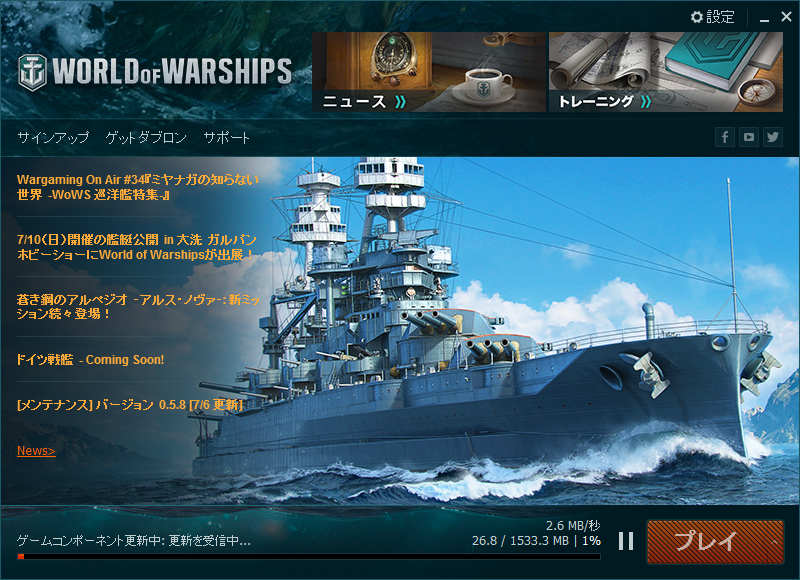Pause the game update download

[x=626, y=541]
